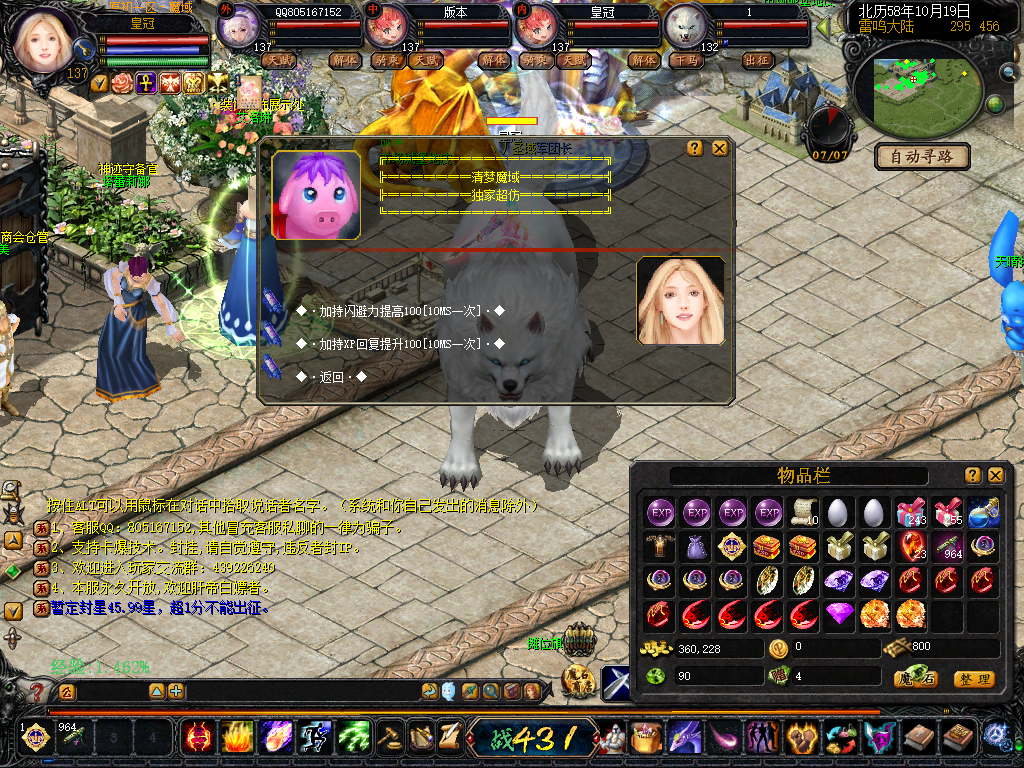This screenshot has width=1024, height=768.
Task: Select the 返回 (return) dialogue option
Action: tap(332, 377)
